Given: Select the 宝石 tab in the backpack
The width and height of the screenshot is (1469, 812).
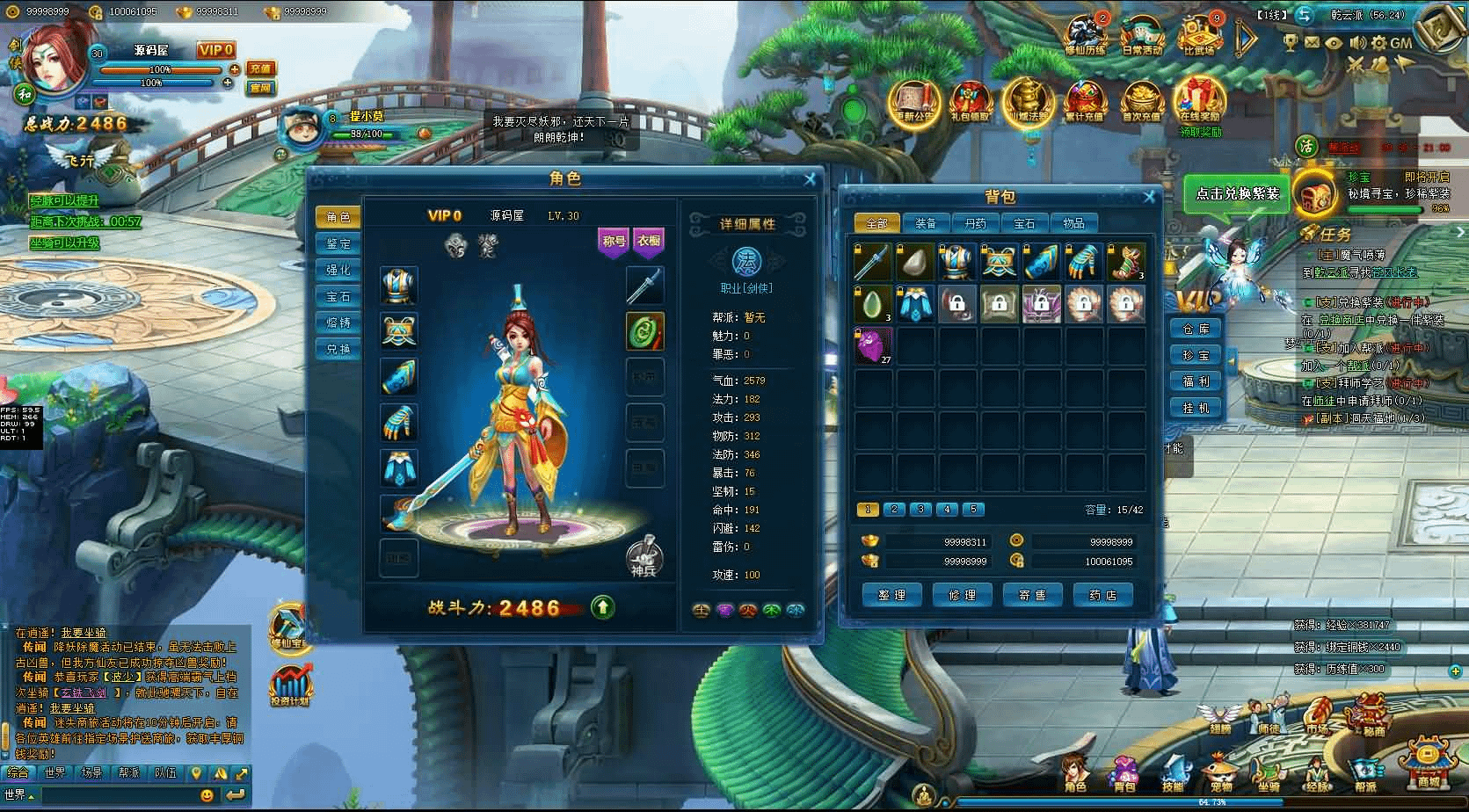Looking at the screenshot, I should pos(1024,223).
